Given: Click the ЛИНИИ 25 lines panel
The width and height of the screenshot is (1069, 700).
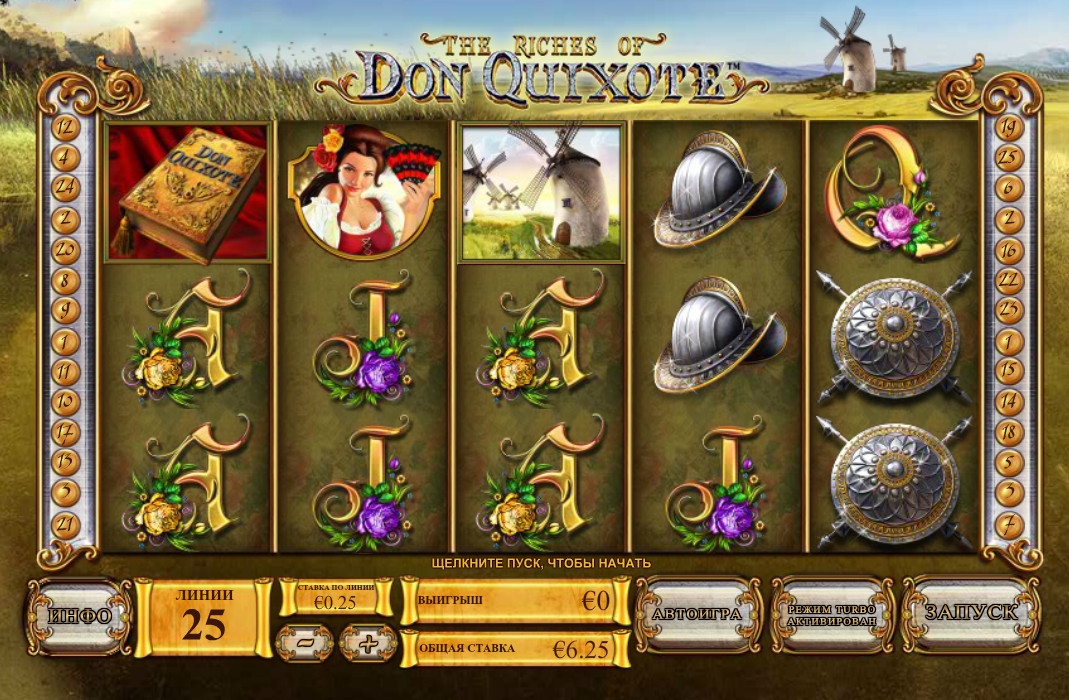Looking at the screenshot, I should [x=204, y=615].
